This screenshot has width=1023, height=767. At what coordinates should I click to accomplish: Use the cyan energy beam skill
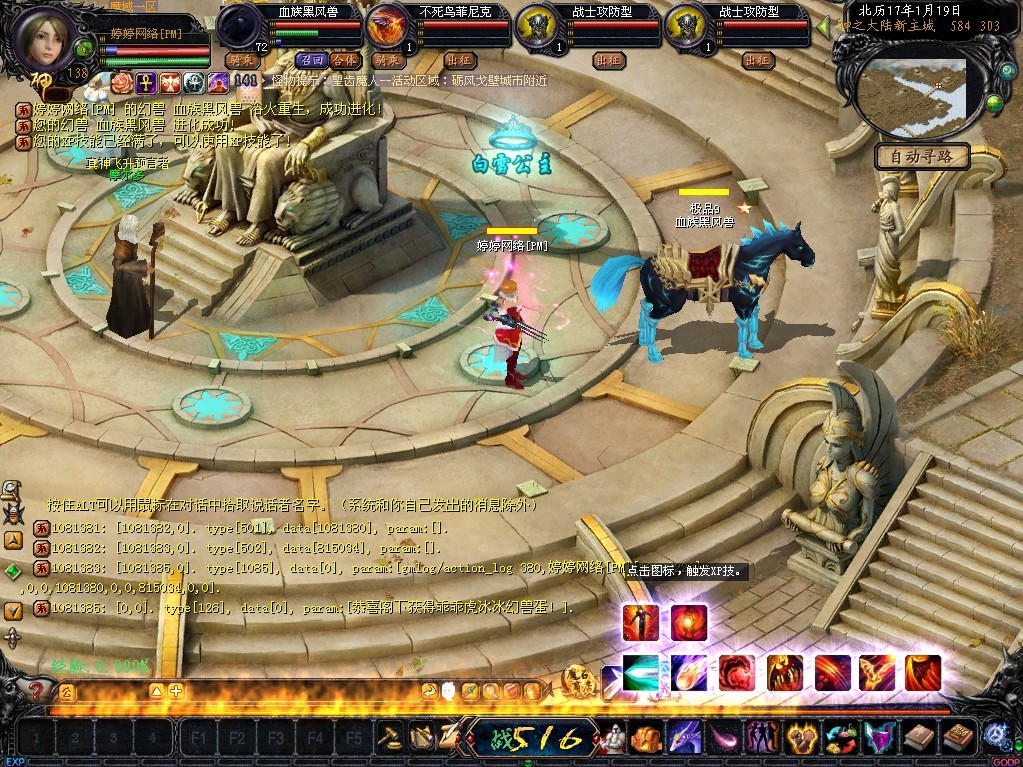point(640,672)
